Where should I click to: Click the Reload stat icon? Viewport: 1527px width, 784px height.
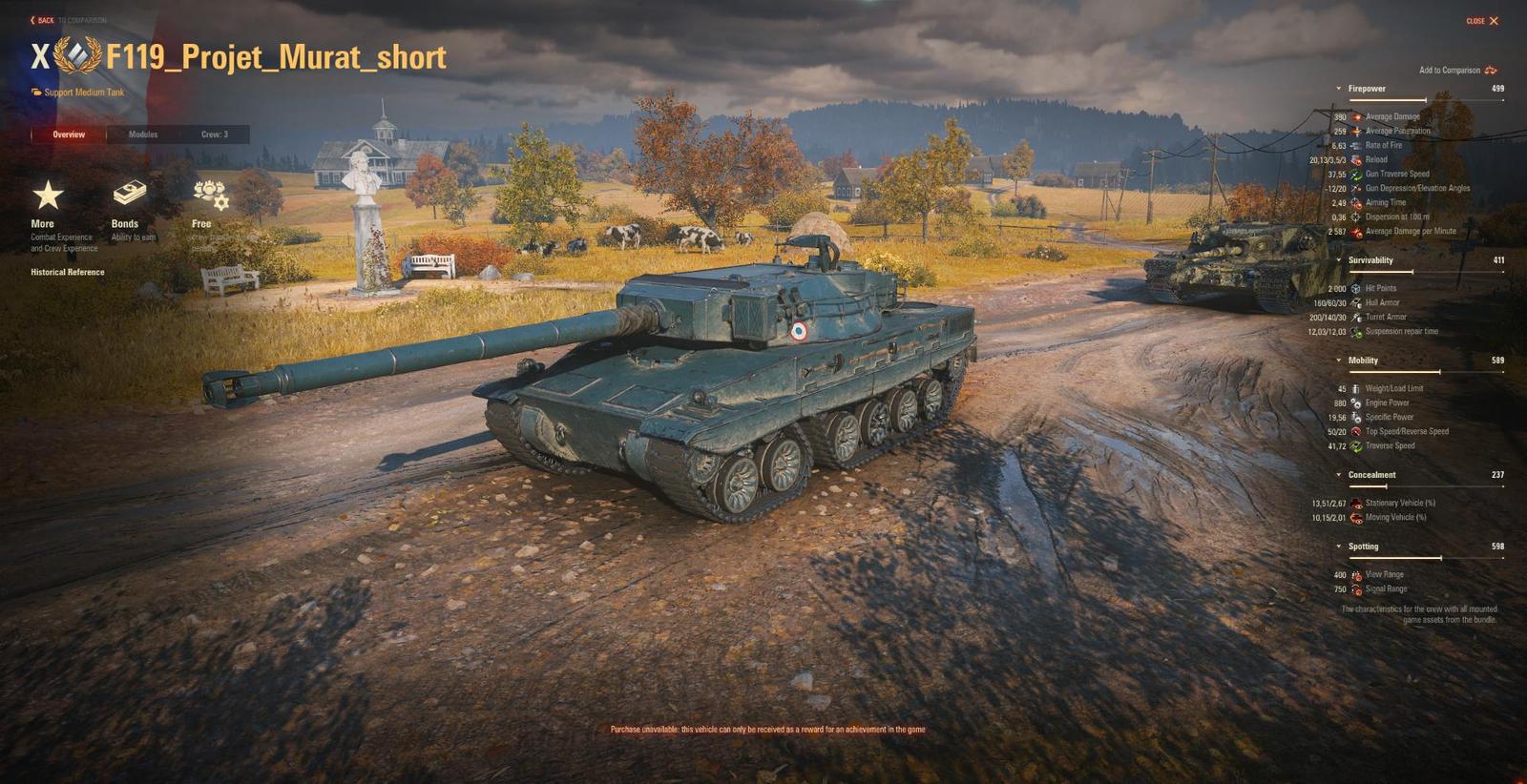tap(1355, 159)
